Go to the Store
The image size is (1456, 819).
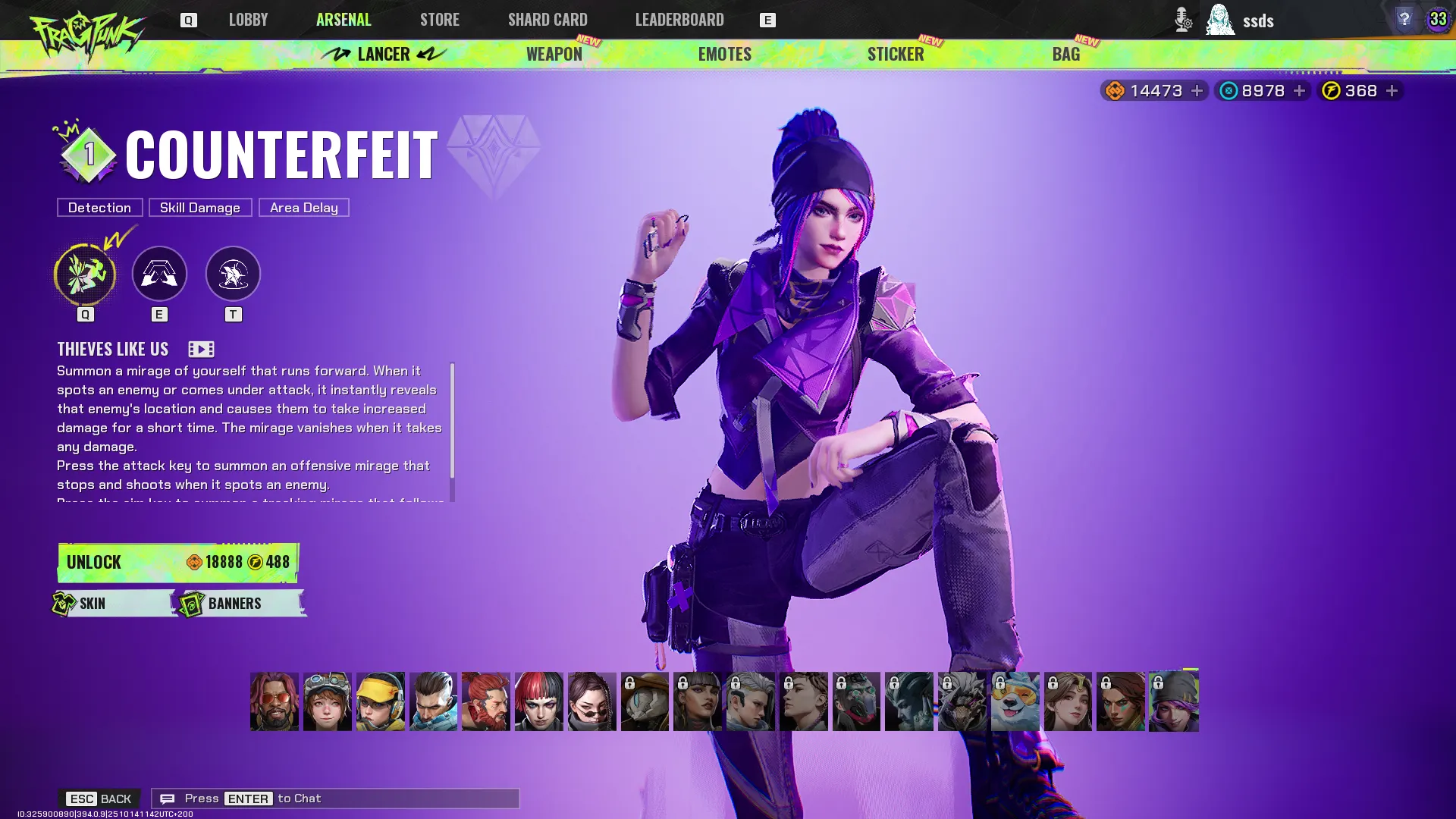pyautogui.click(x=439, y=20)
